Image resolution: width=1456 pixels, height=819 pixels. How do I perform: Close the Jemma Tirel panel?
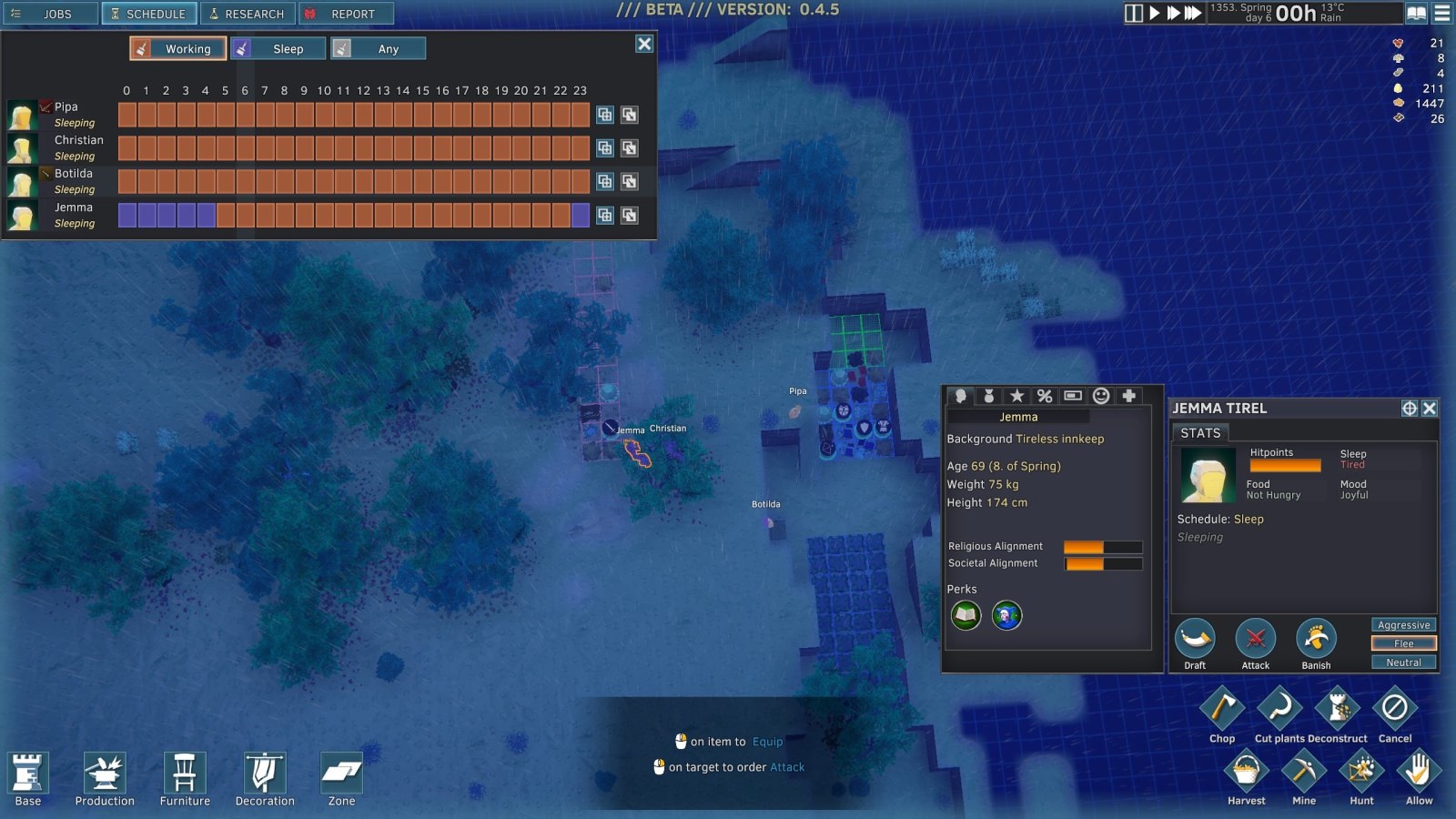tap(1430, 409)
